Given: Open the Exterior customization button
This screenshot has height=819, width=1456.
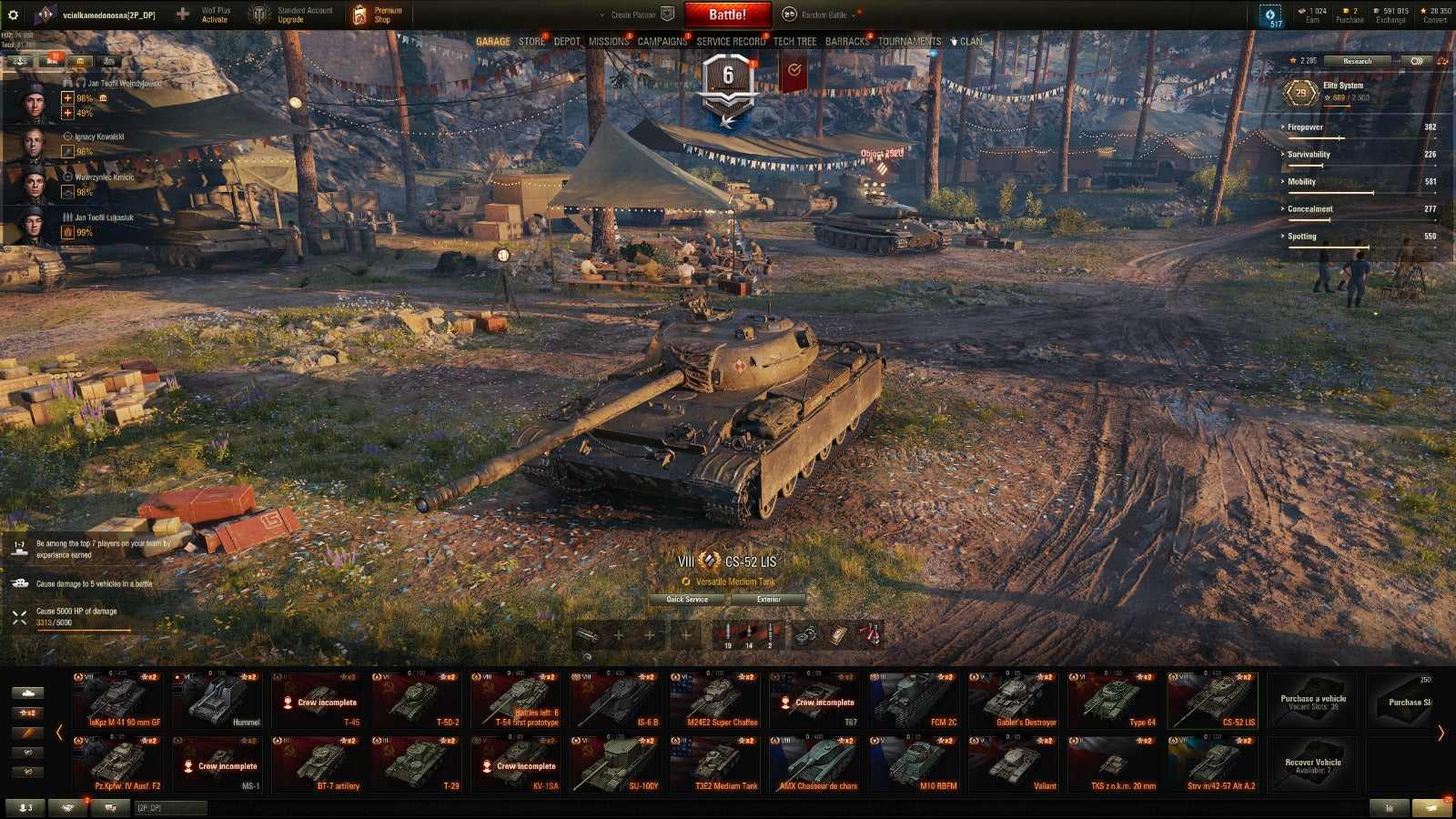Looking at the screenshot, I should coord(768,599).
